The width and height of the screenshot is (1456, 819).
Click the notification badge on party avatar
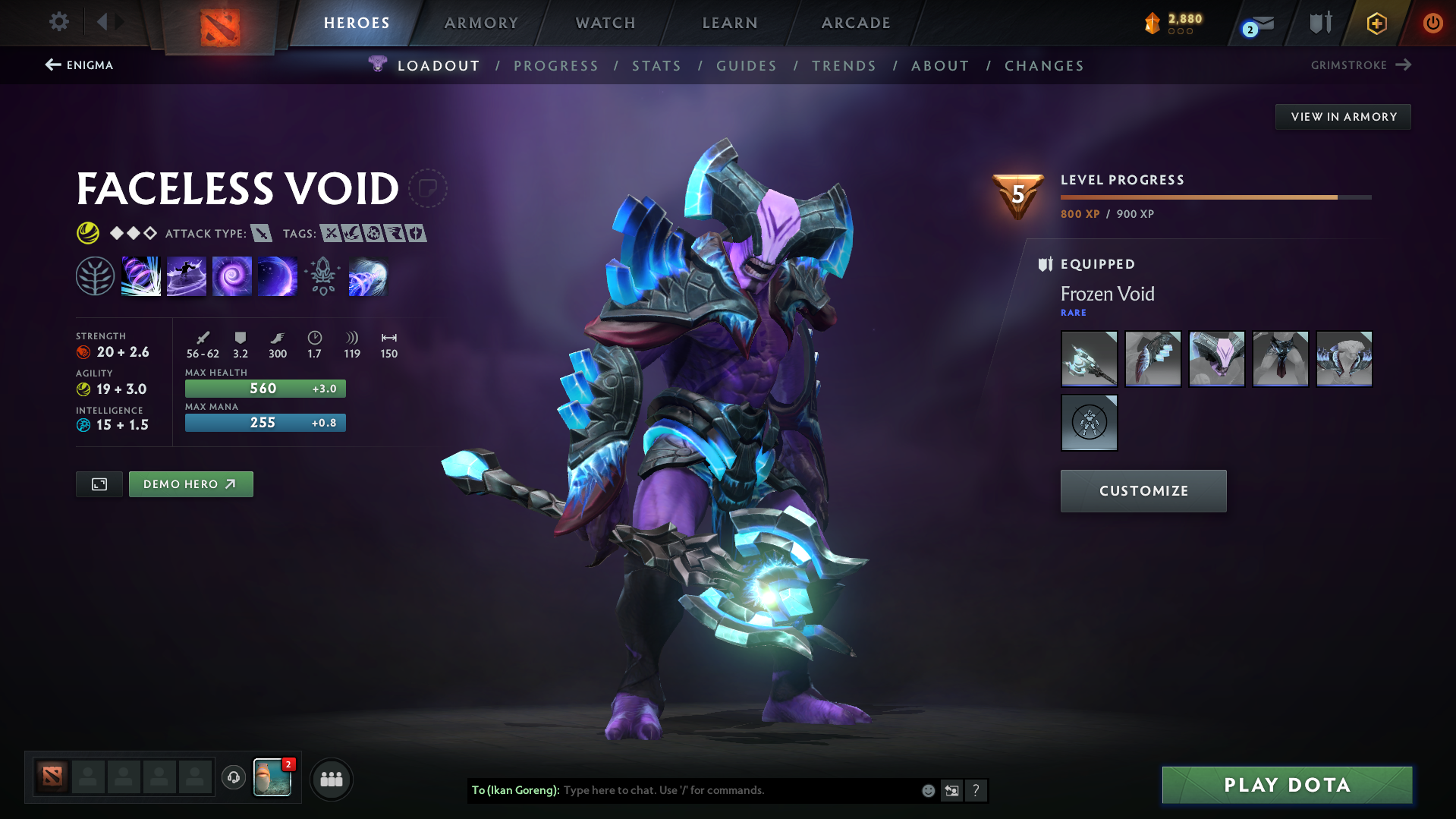288,766
